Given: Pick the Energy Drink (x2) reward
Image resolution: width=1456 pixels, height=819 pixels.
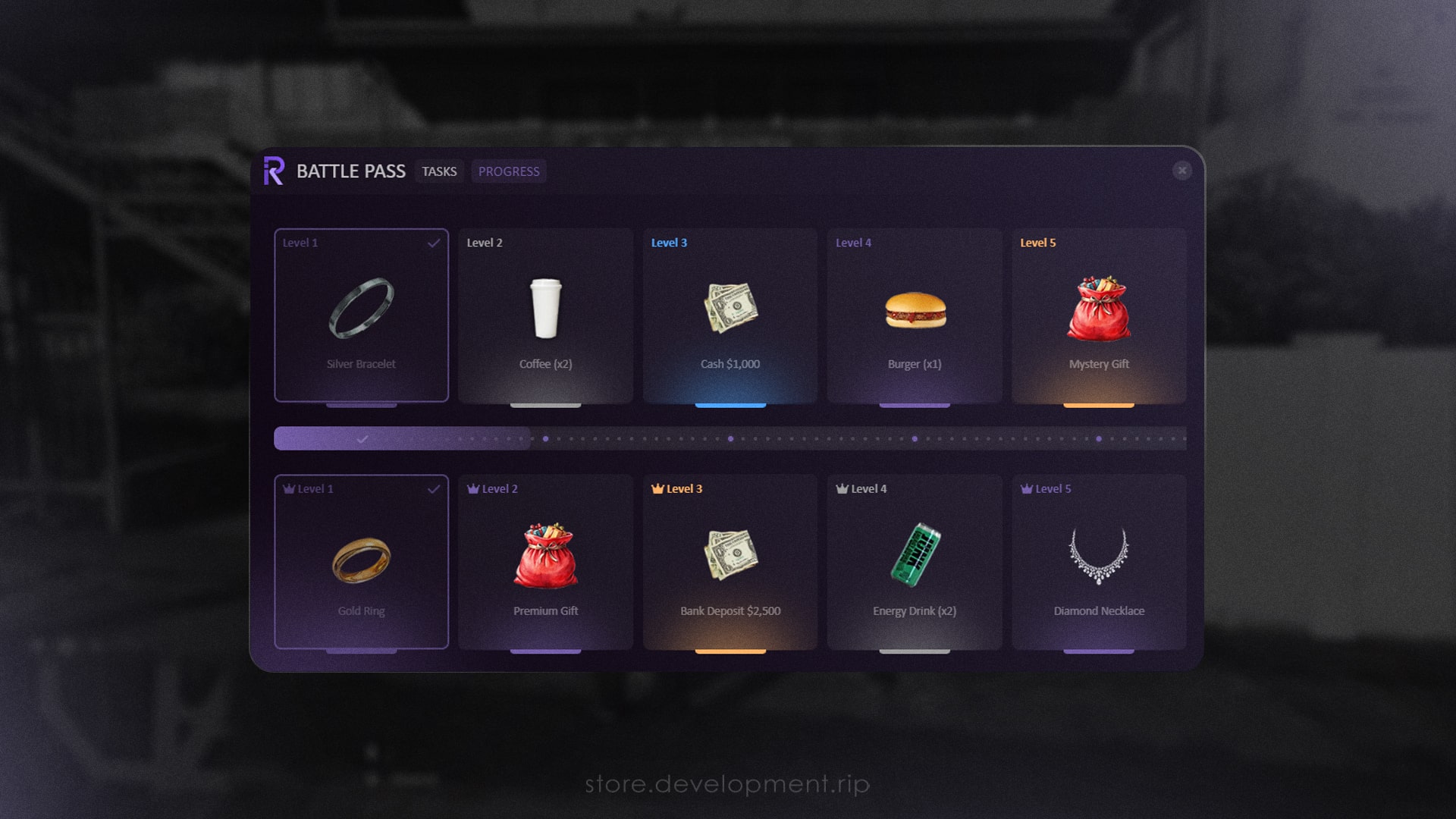Looking at the screenshot, I should [915, 562].
